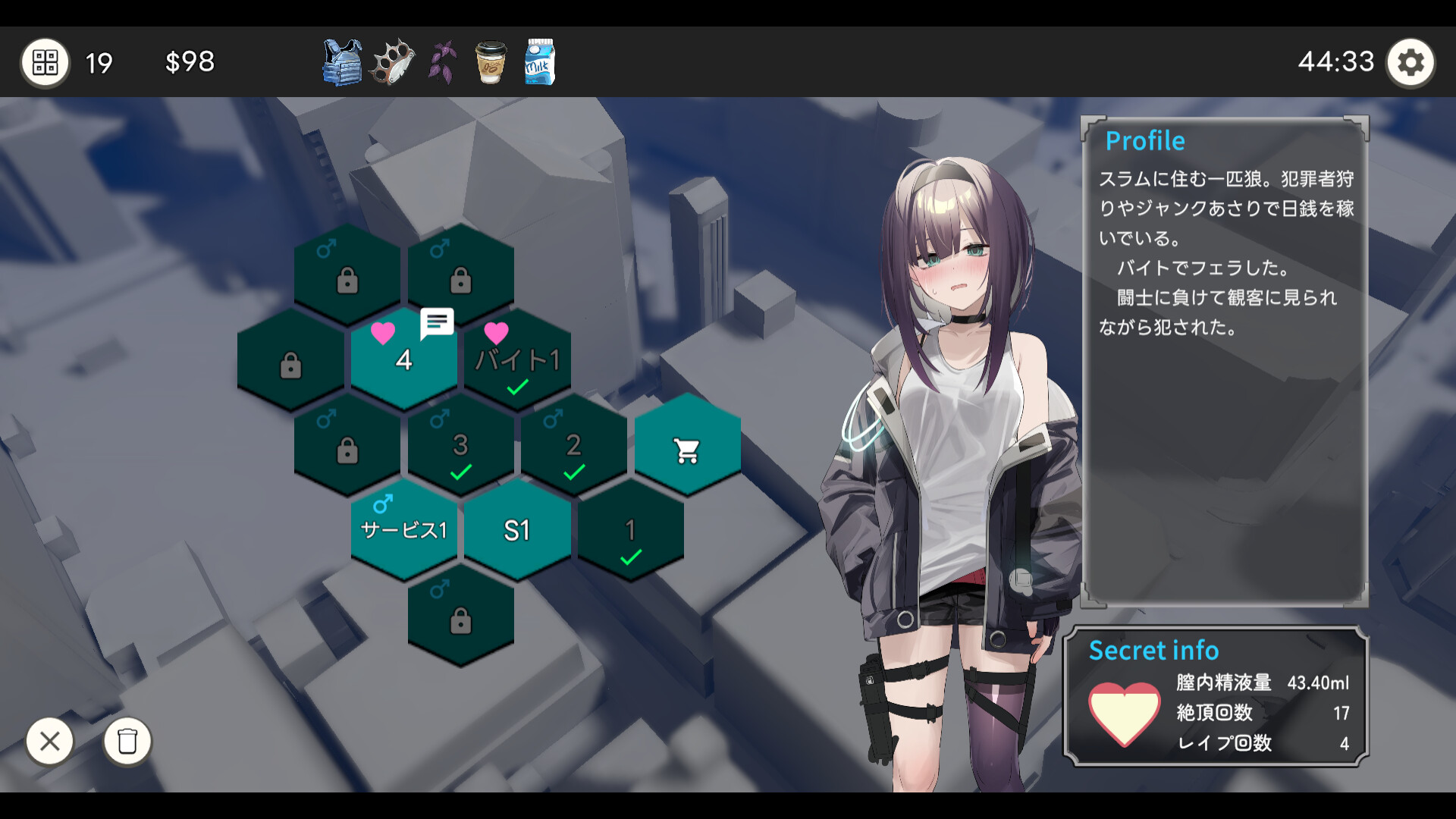The width and height of the screenshot is (1456, 819).
Task: Select hex node 2 with checkmark
Action: click(573, 446)
